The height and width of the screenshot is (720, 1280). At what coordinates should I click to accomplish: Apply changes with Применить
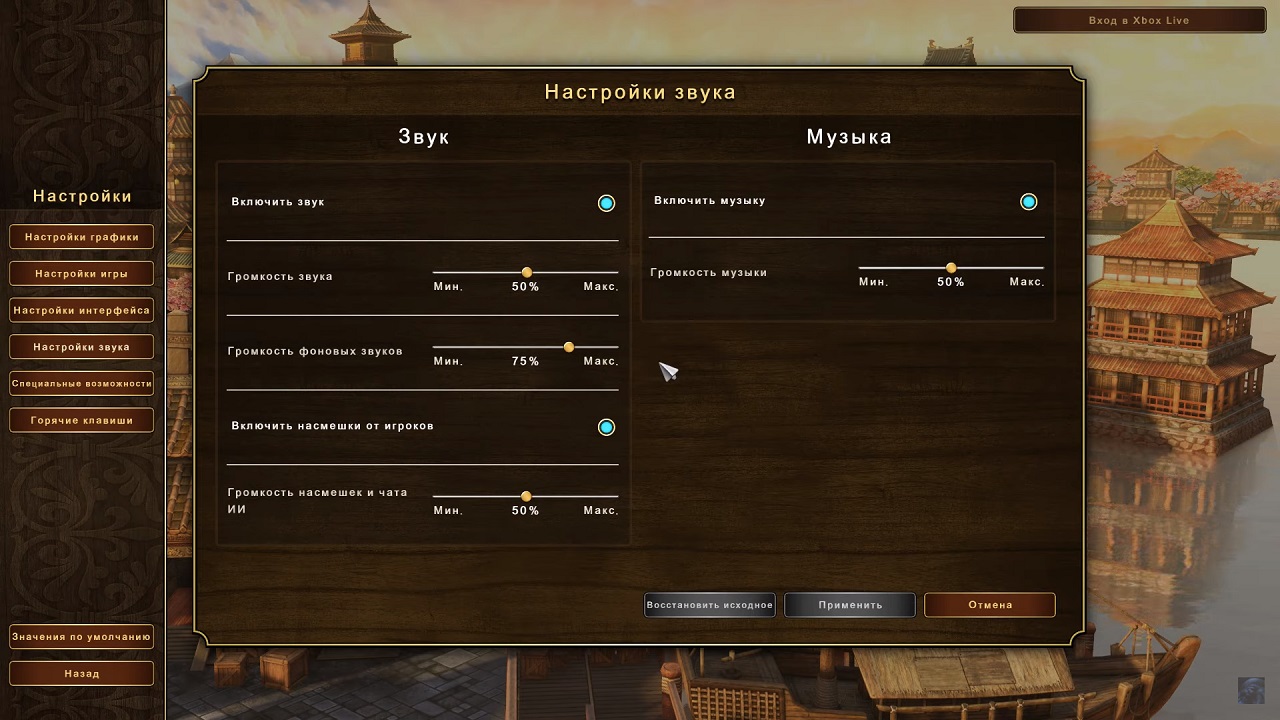tap(849, 605)
